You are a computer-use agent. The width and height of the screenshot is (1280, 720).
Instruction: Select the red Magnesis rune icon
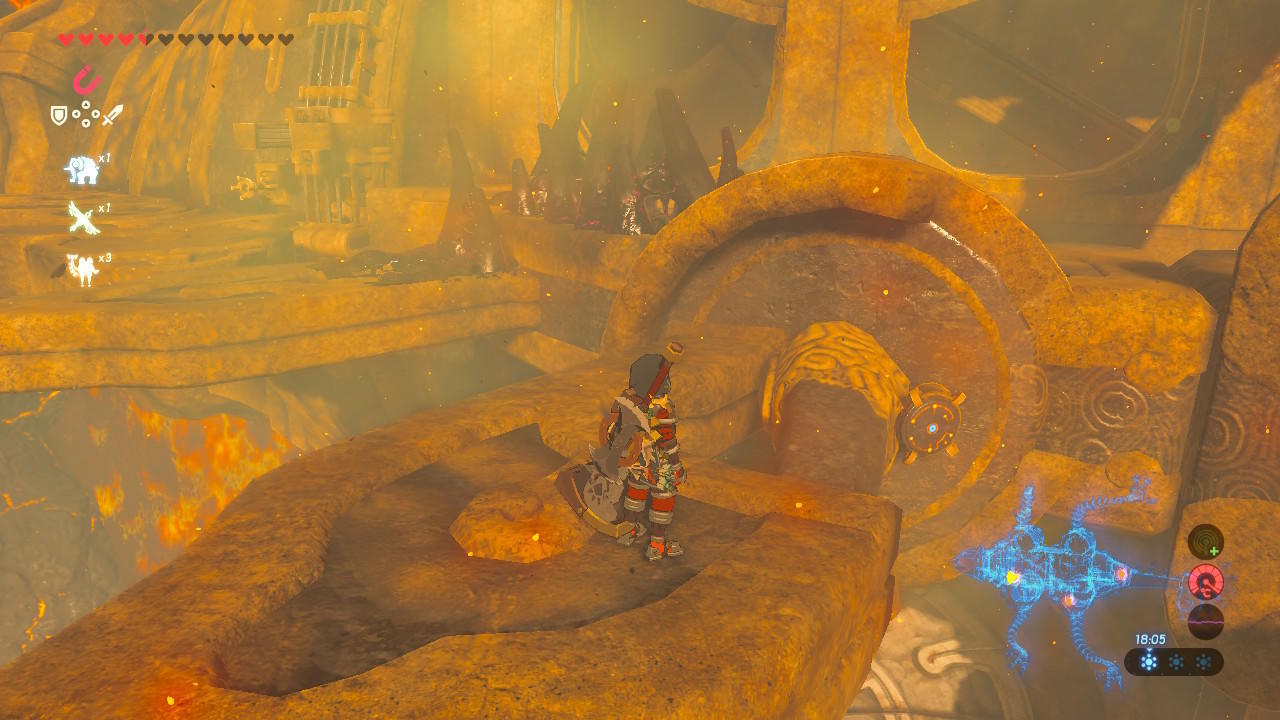pos(87,79)
